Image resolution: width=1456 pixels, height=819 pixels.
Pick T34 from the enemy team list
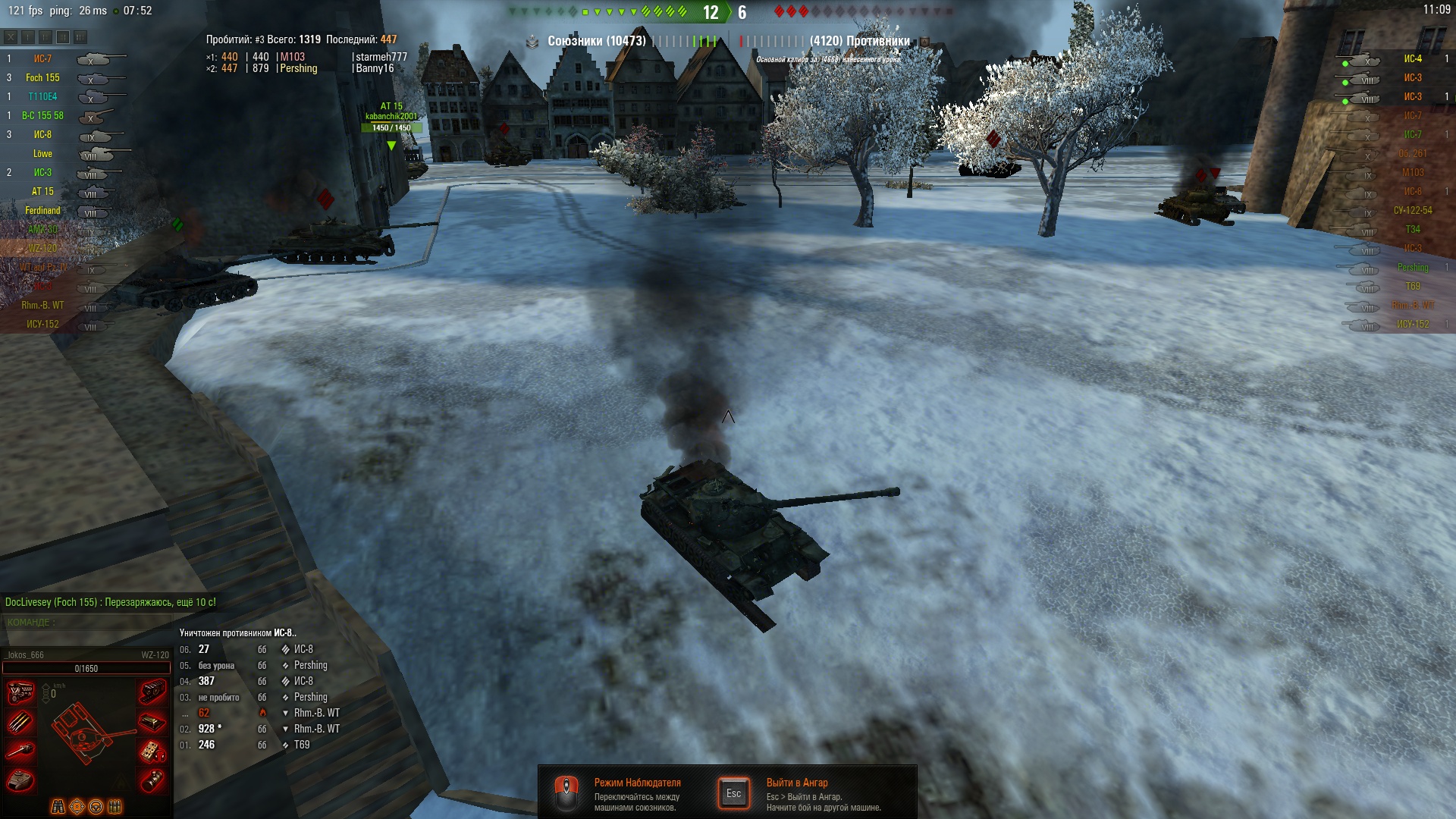1412,229
